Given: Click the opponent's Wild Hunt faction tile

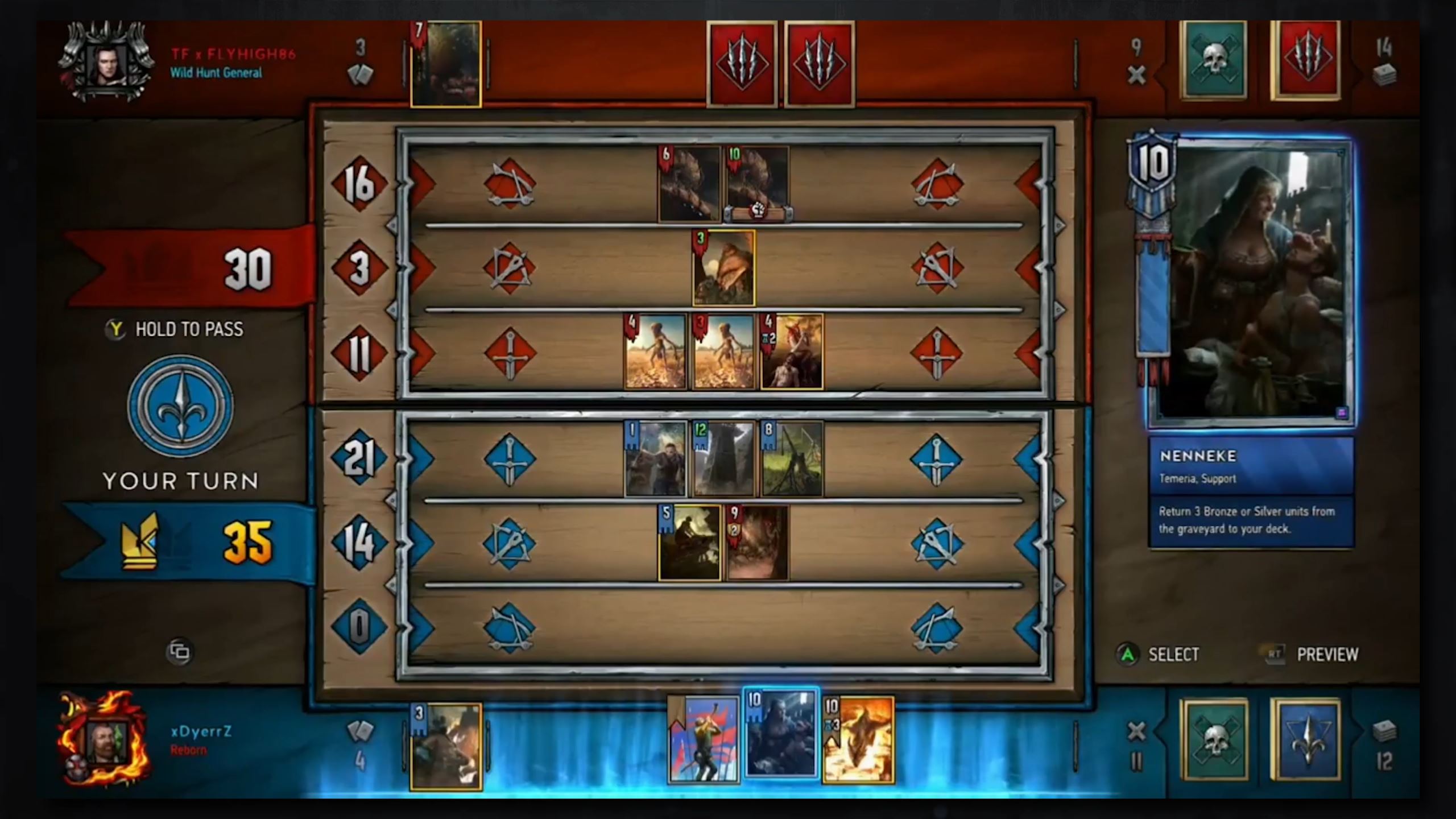Looking at the screenshot, I should click(x=742, y=63).
